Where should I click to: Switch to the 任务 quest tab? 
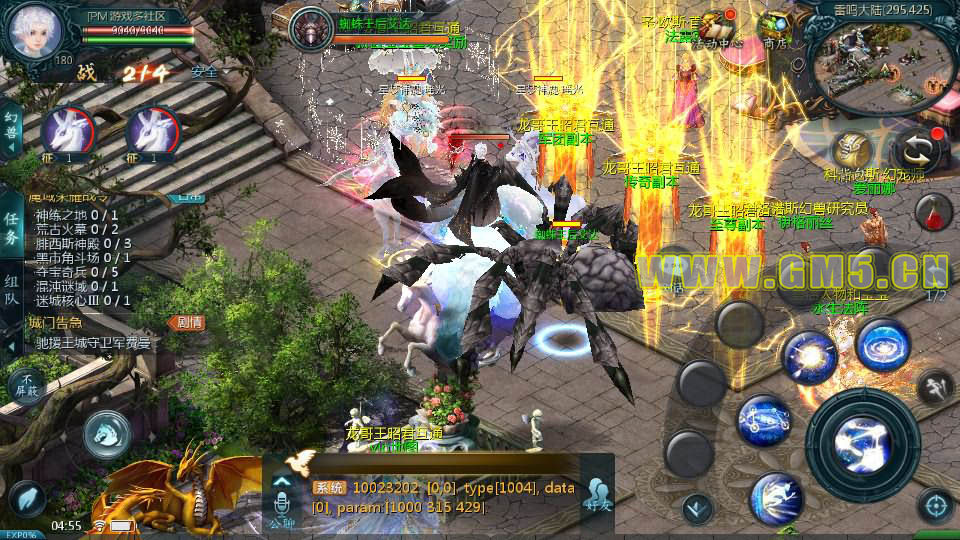(x=11, y=229)
